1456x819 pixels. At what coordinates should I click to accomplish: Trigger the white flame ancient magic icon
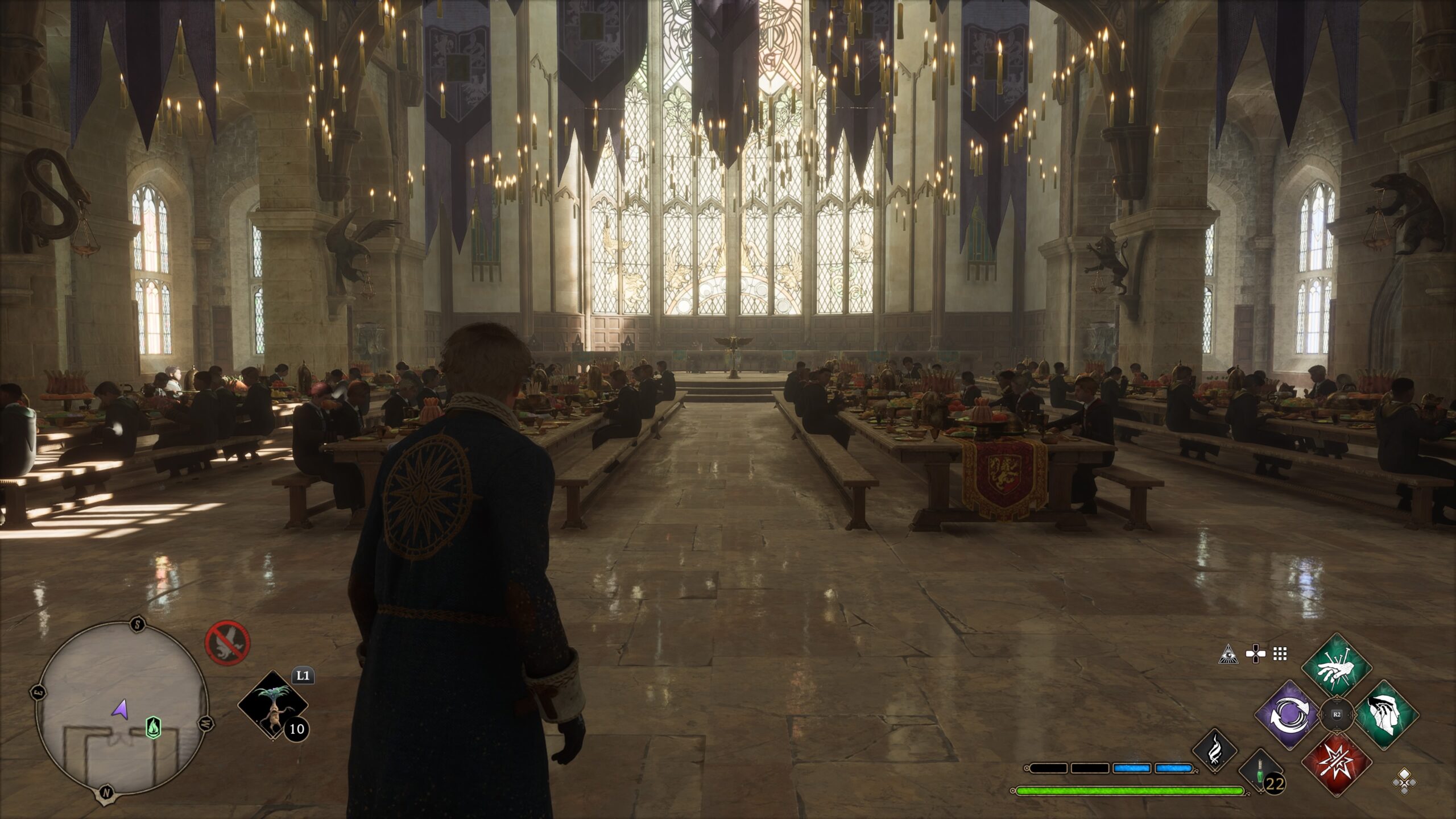point(1215,750)
